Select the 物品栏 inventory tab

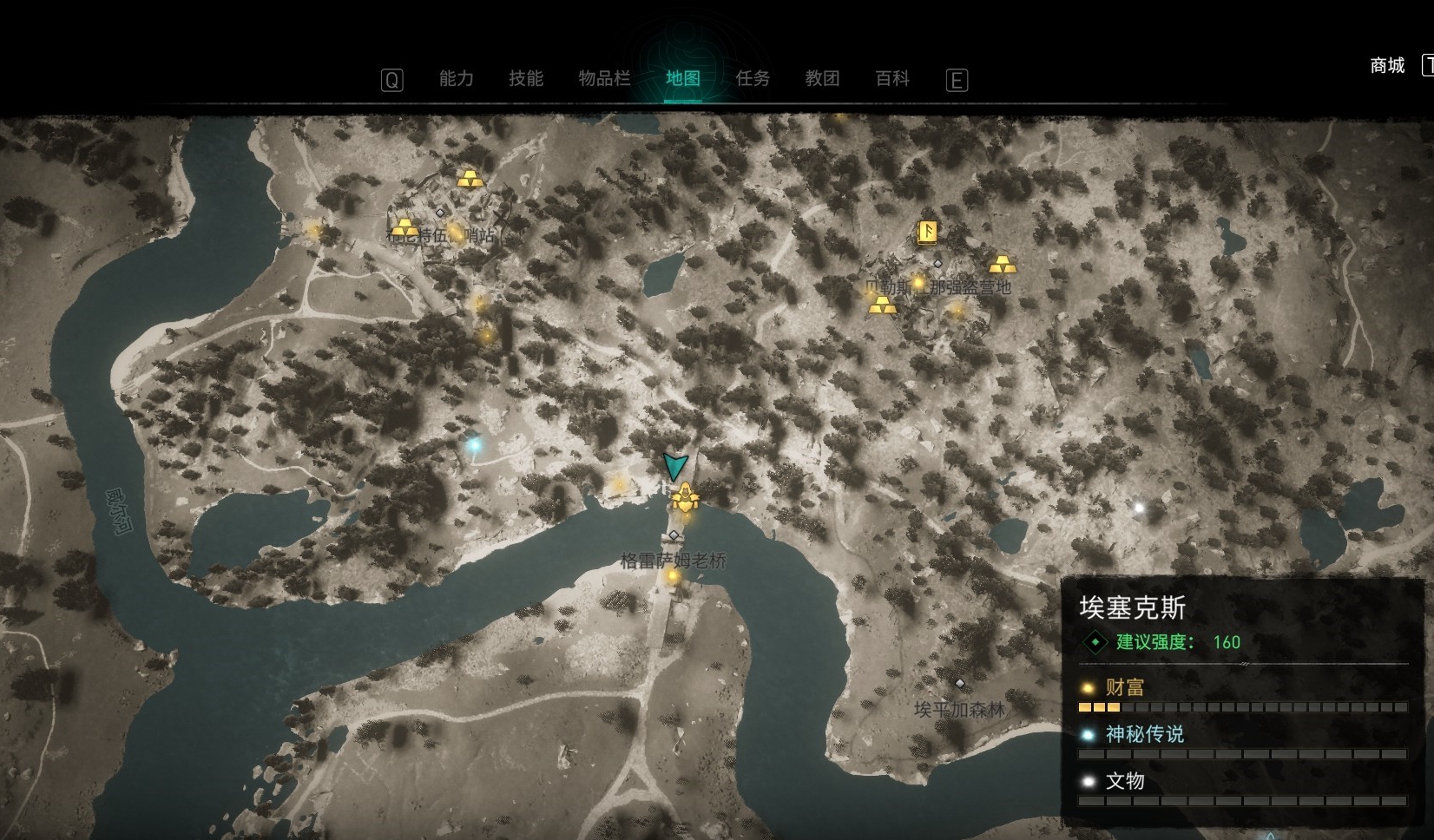[604, 79]
